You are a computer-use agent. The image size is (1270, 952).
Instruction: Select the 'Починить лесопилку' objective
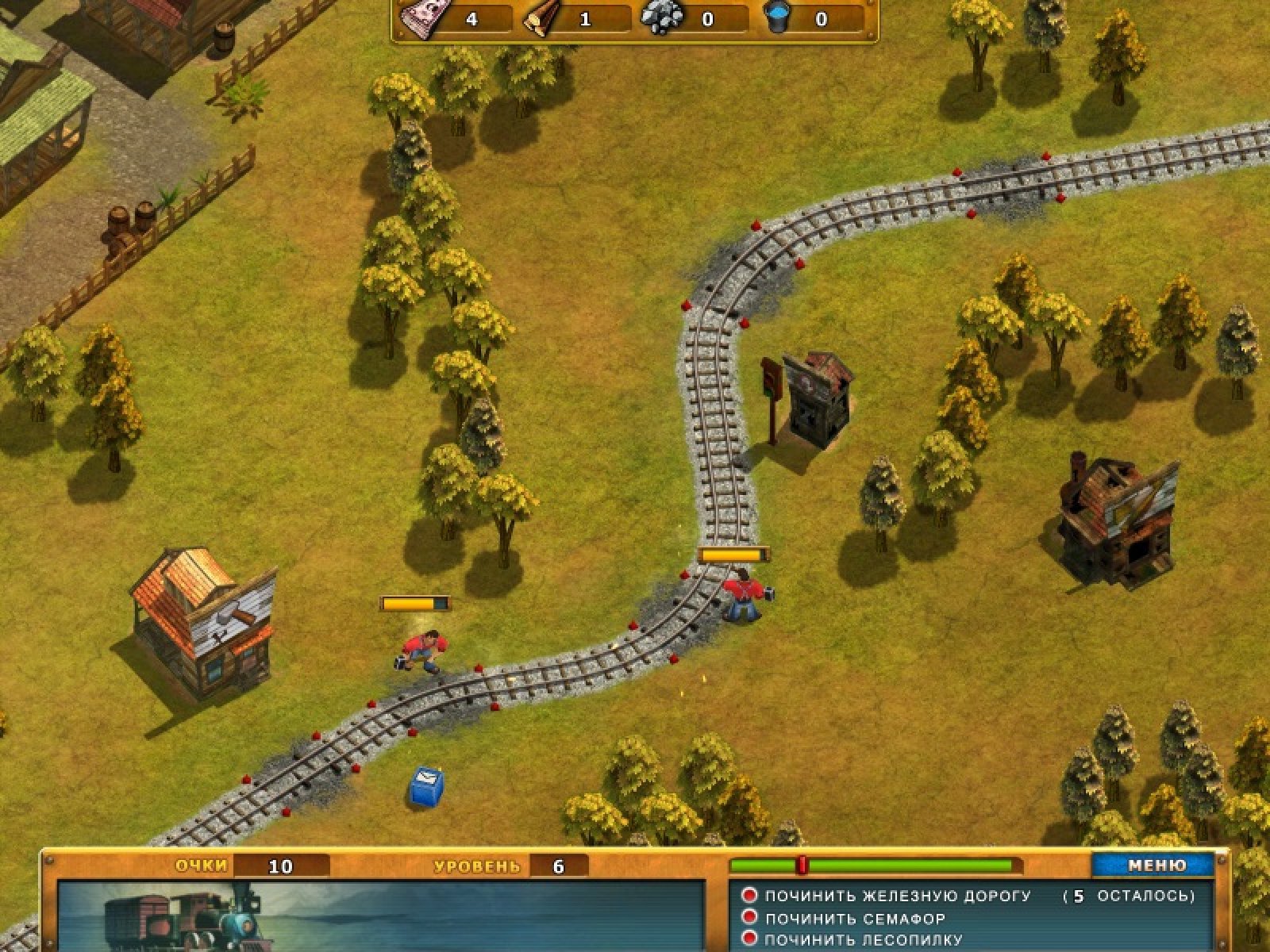click(x=863, y=940)
